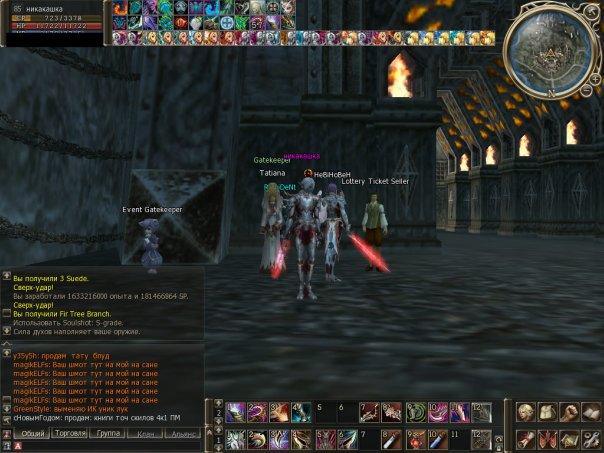Switch to the Общий chat tab
The width and height of the screenshot is (604, 453).
point(32,433)
